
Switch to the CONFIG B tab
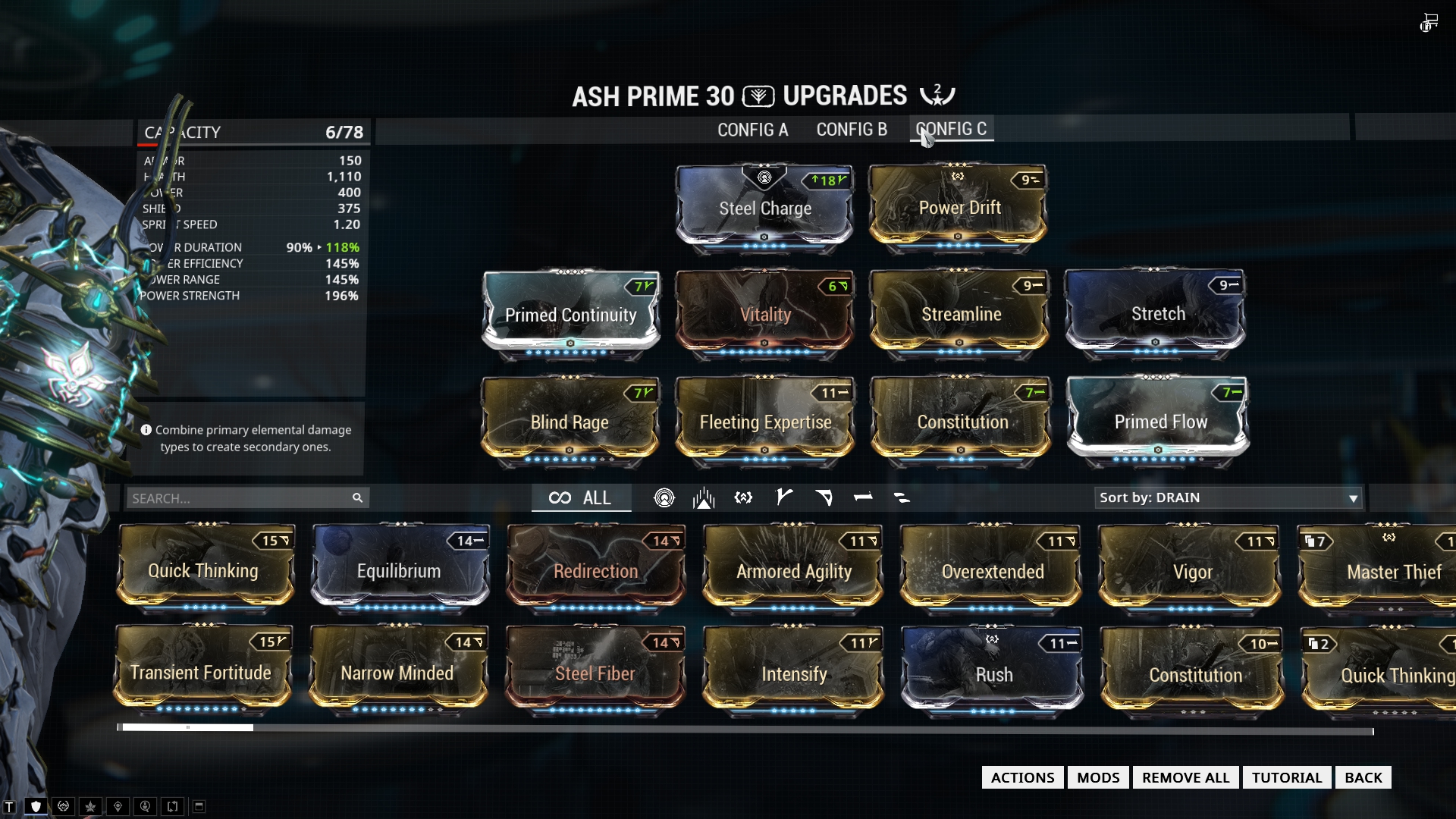click(851, 130)
